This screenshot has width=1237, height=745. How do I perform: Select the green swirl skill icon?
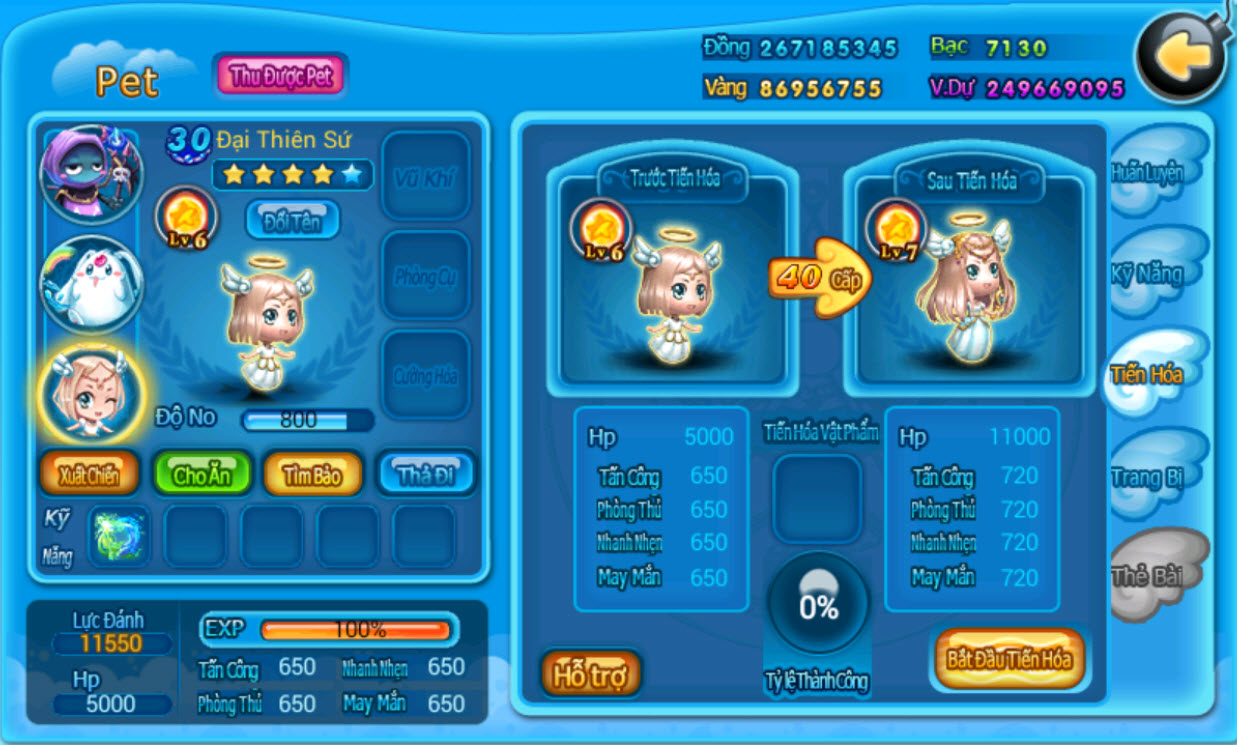pos(119,537)
